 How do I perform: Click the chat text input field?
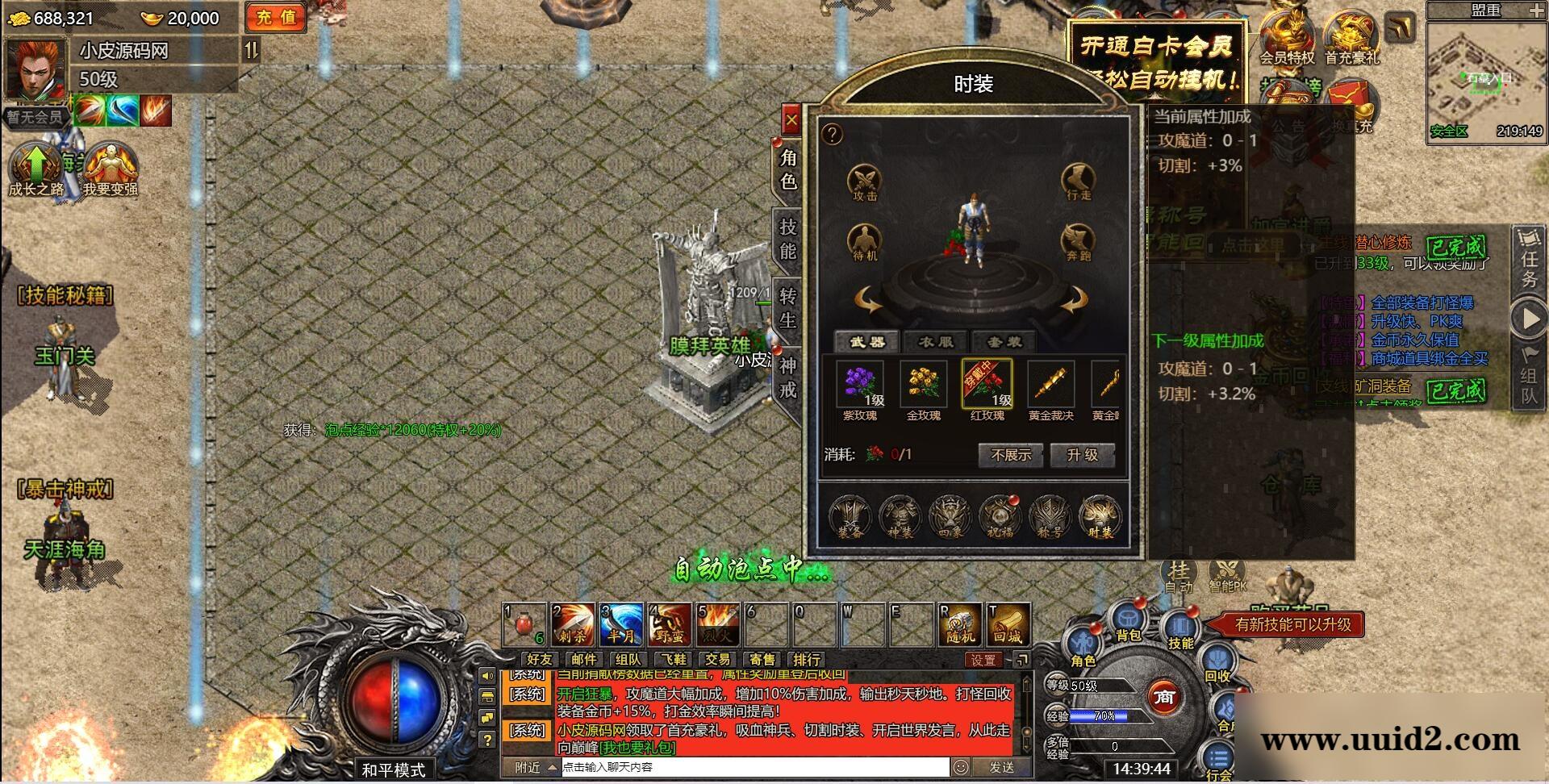[x=754, y=767]
